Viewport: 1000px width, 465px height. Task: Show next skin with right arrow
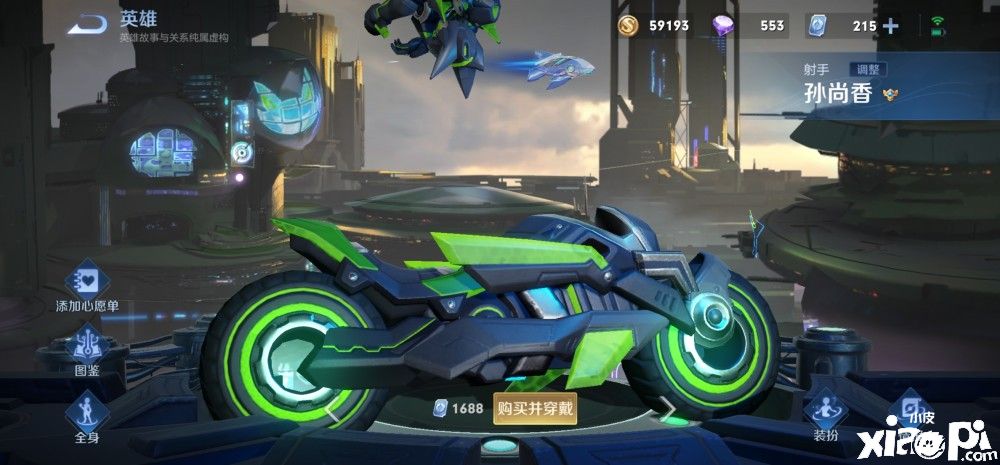[665, 407]
